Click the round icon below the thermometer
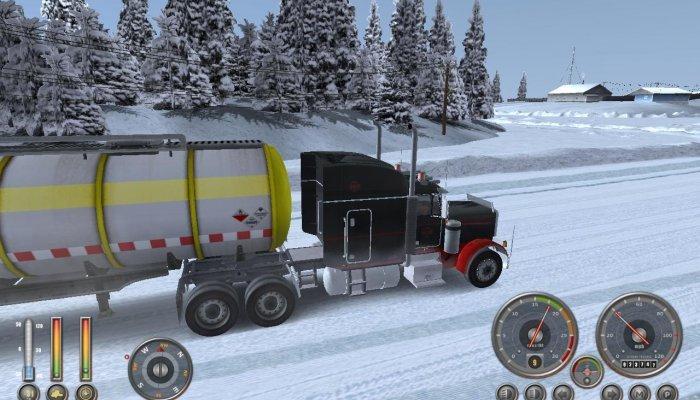The height and width of the screenshot is (400, 700). 28,392
